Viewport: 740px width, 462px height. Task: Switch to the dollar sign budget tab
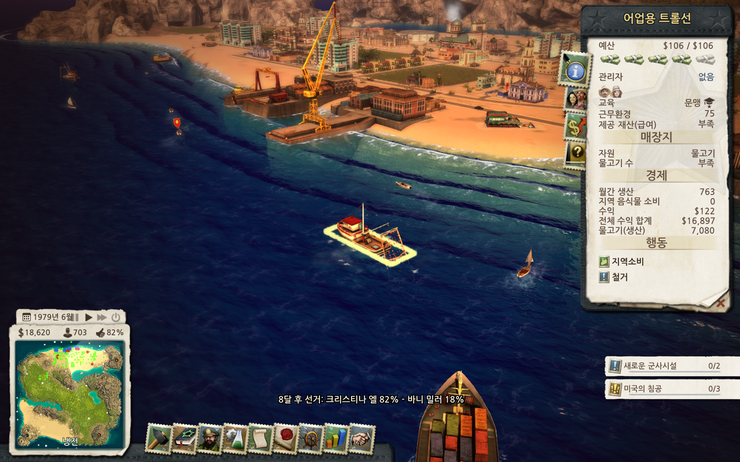pyautogui.click(x=575, y=126)
